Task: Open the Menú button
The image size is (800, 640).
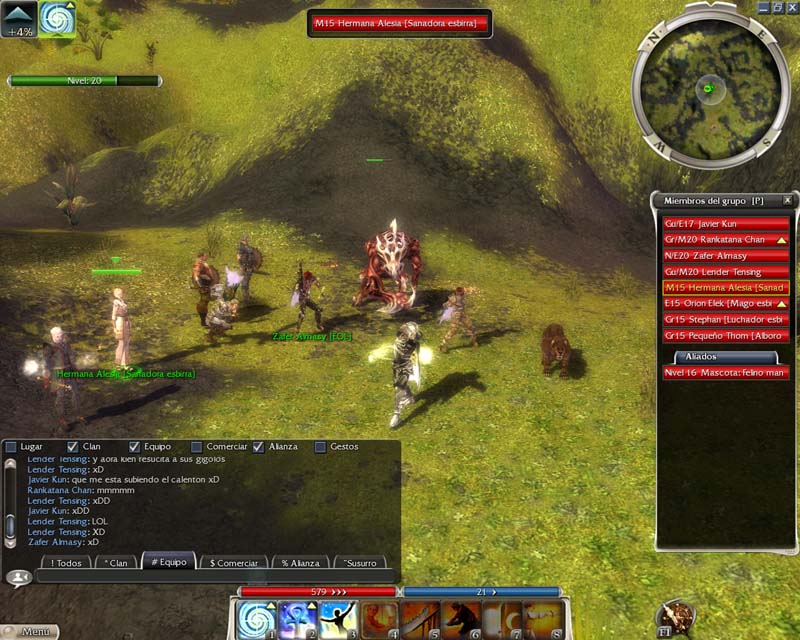Action: tap(30, 631)
